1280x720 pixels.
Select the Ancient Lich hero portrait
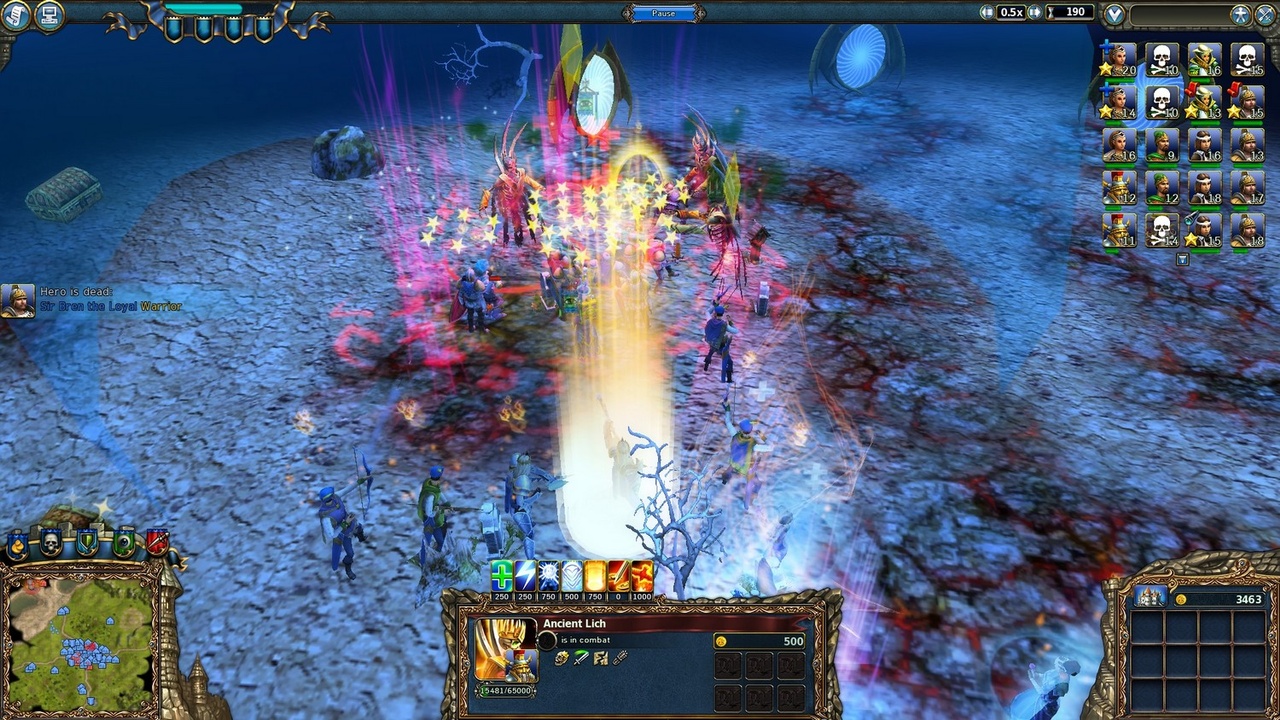pos(503,652)
